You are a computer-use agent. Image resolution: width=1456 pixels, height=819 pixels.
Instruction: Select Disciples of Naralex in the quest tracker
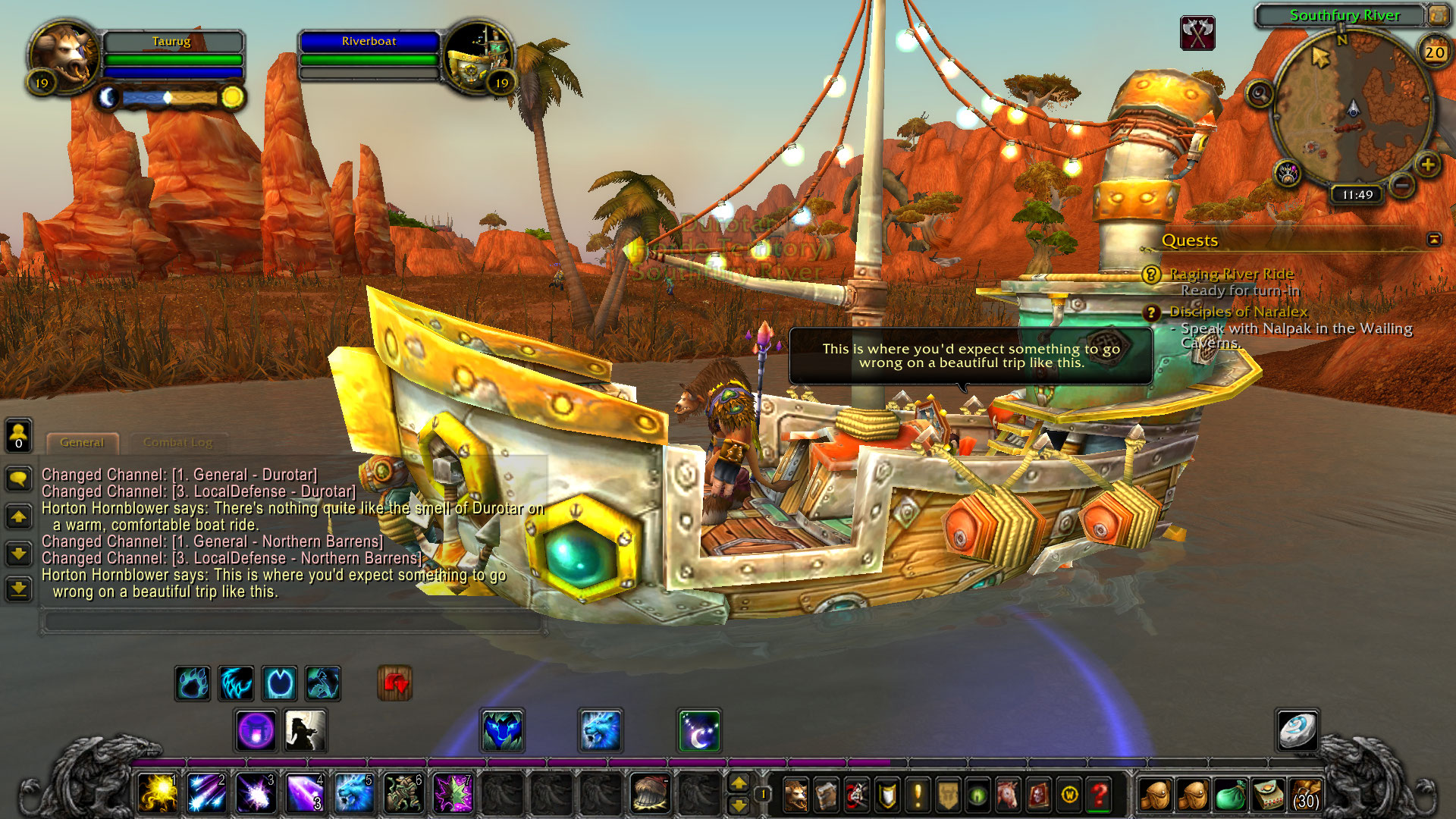tap(1238, 312)
